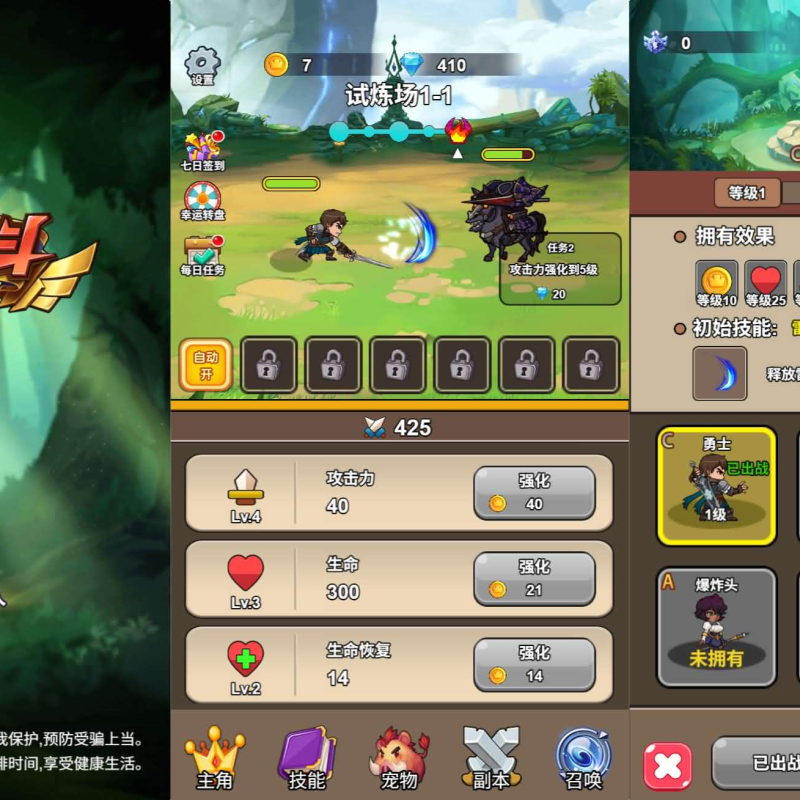Select the 勇士 hero card
Screen dimensions: 800x800
pyautogui.click(x=716, y=486)
